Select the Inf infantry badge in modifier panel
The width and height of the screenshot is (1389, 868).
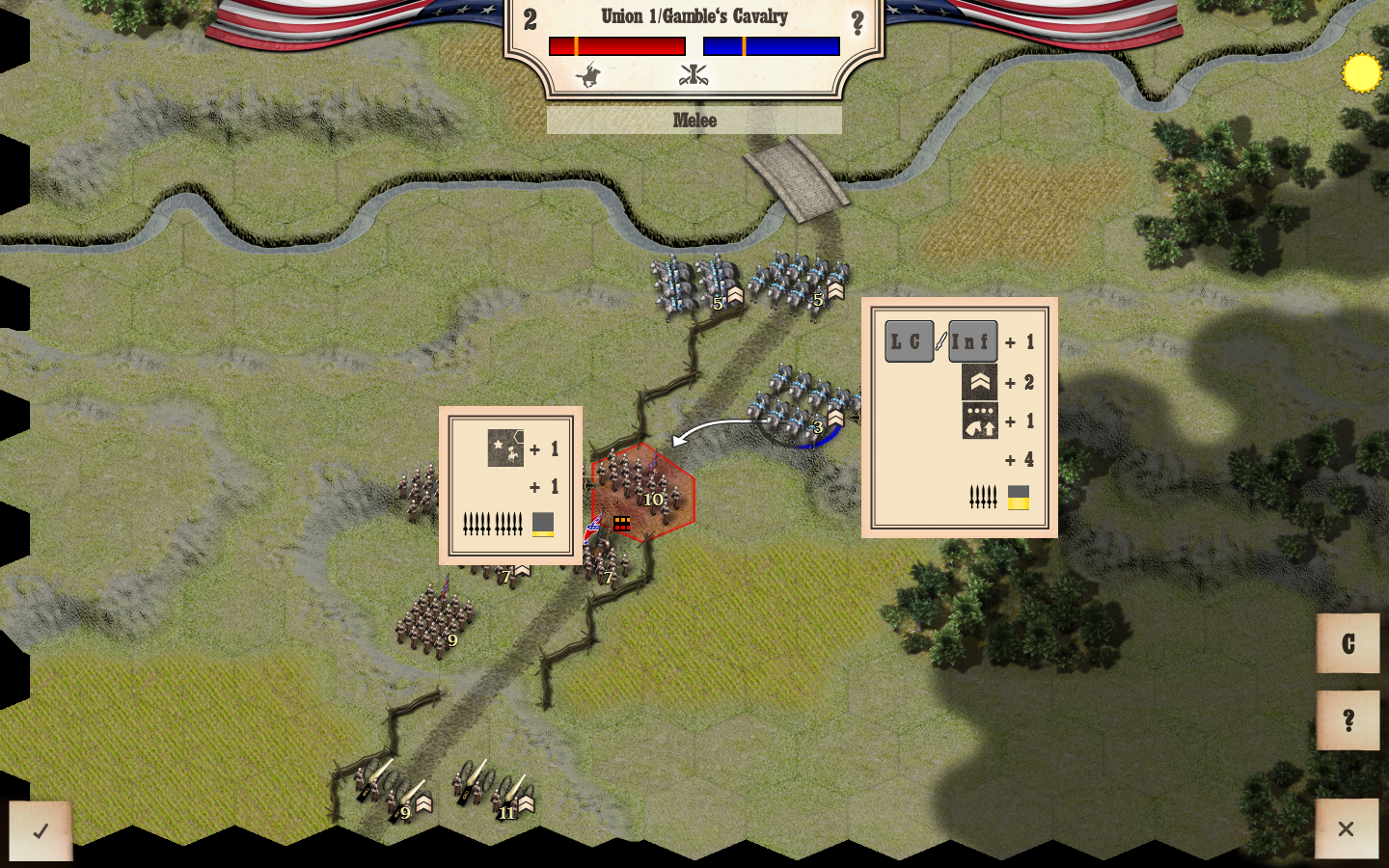[x=972, y=340]
